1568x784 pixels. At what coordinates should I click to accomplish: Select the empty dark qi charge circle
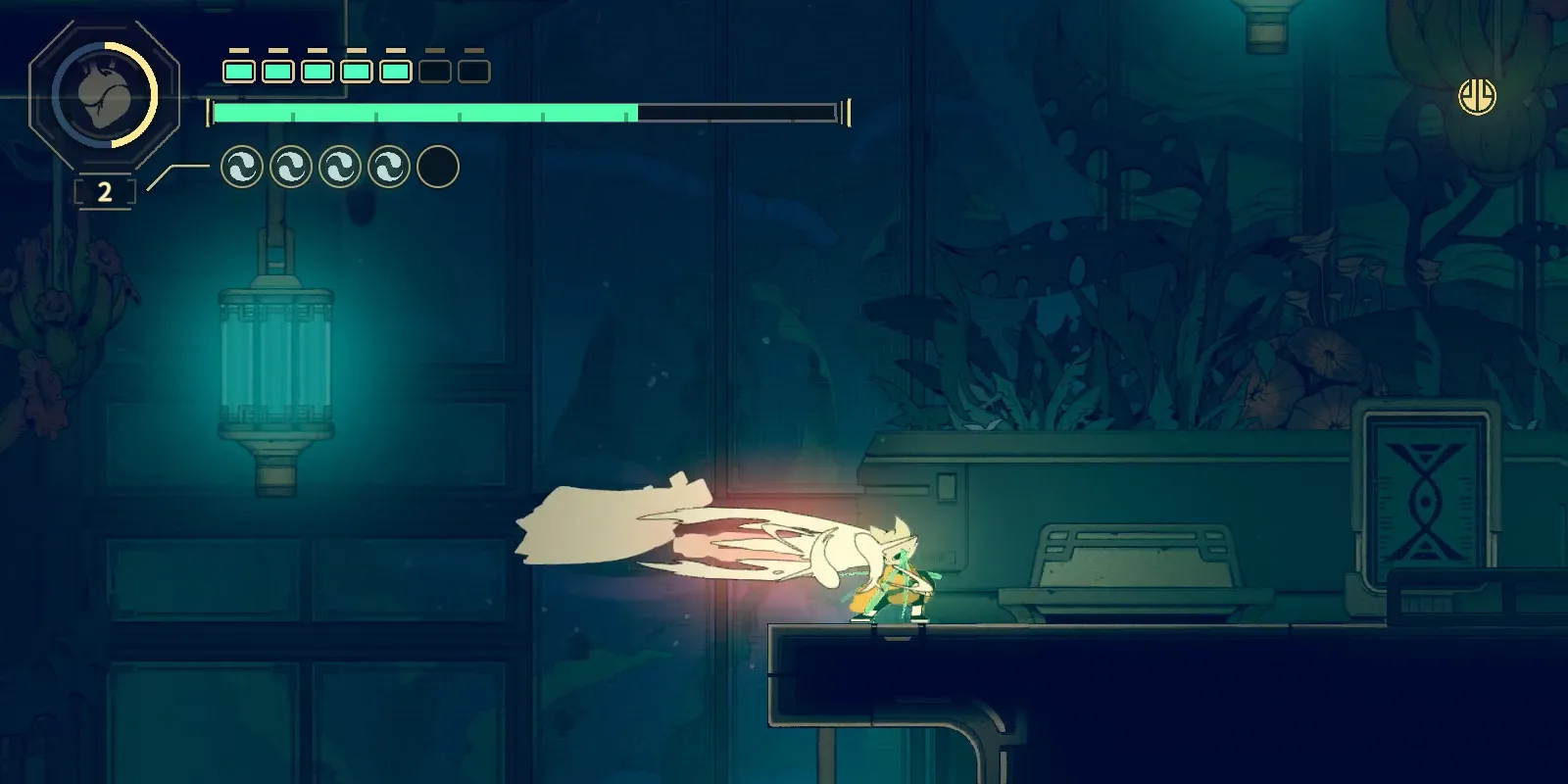tap(438, 168)
